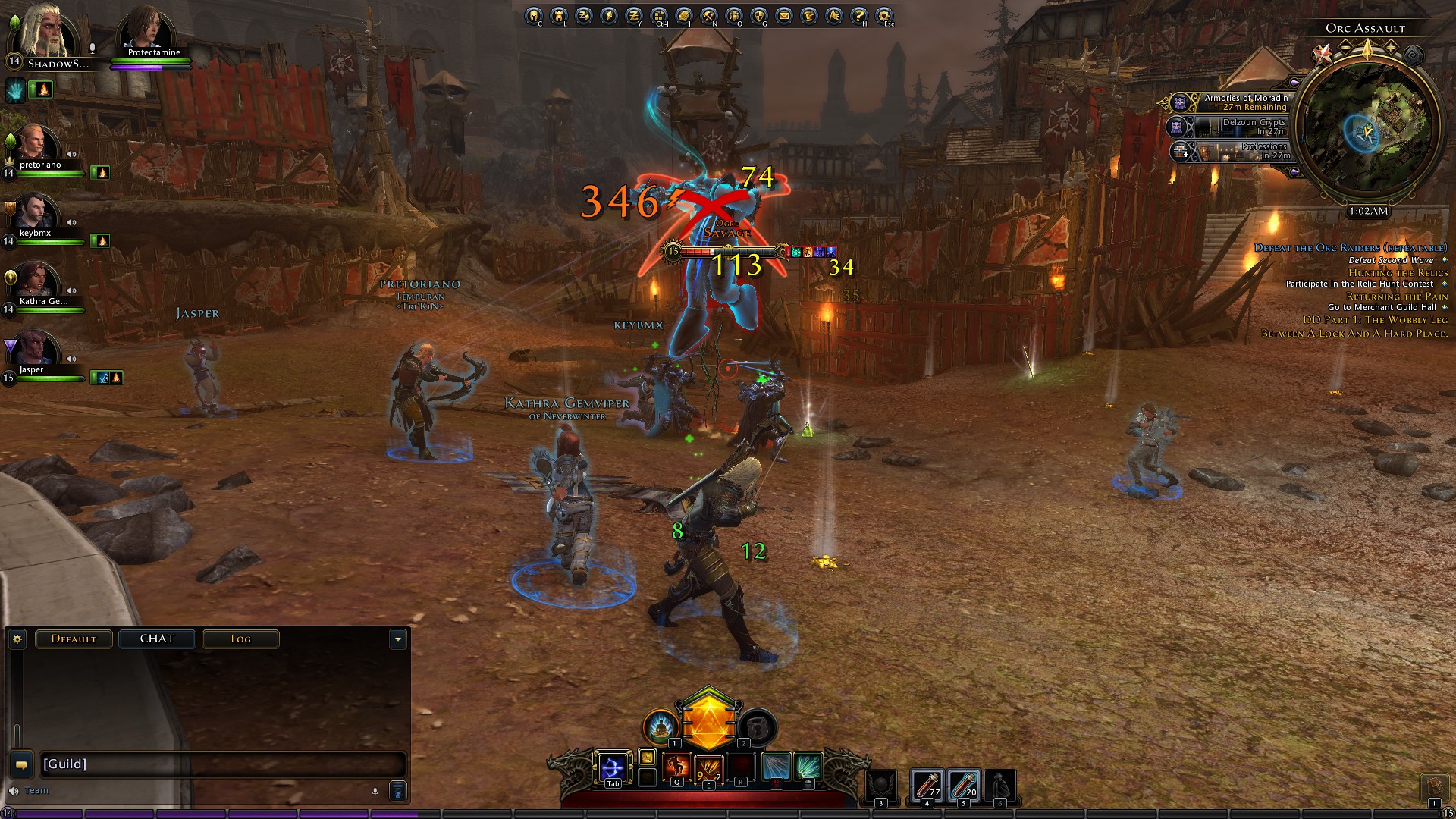Zoom out the minimap with minus button
The image size is (1456, 819).
[x=1345, y=47]
